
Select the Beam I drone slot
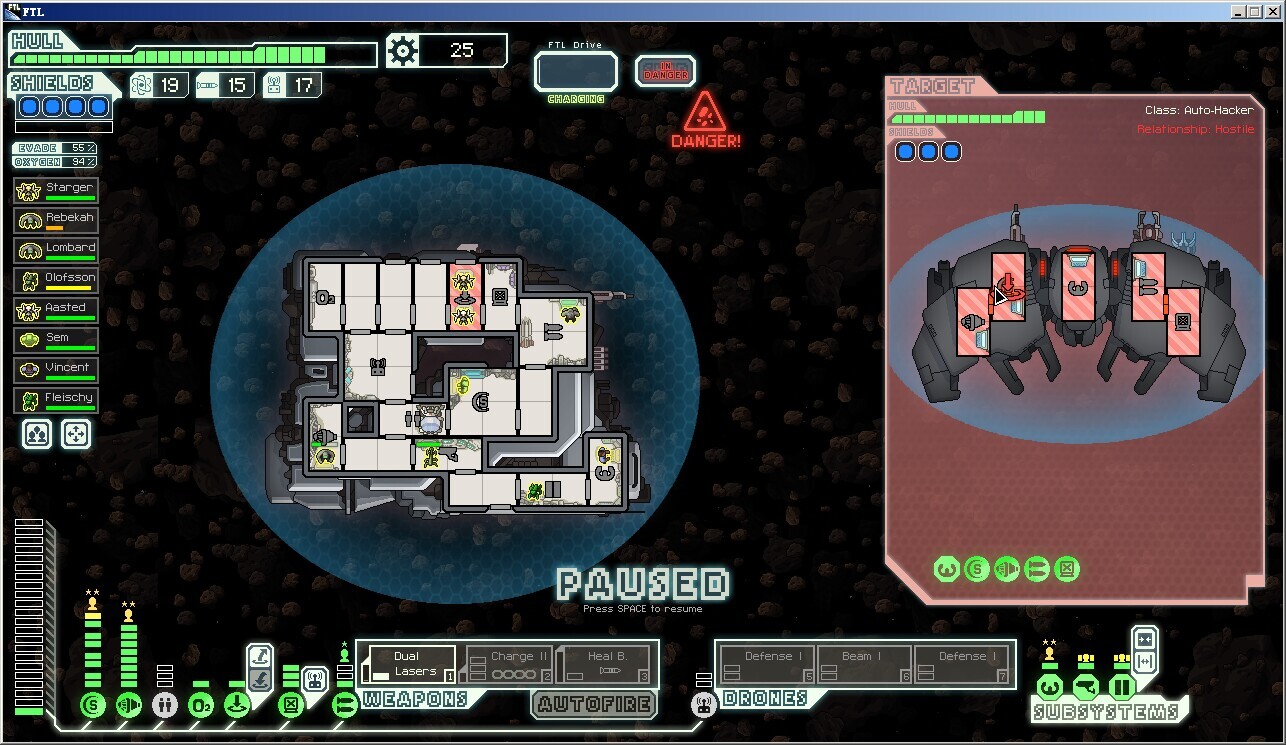click(x=864, y=664)
